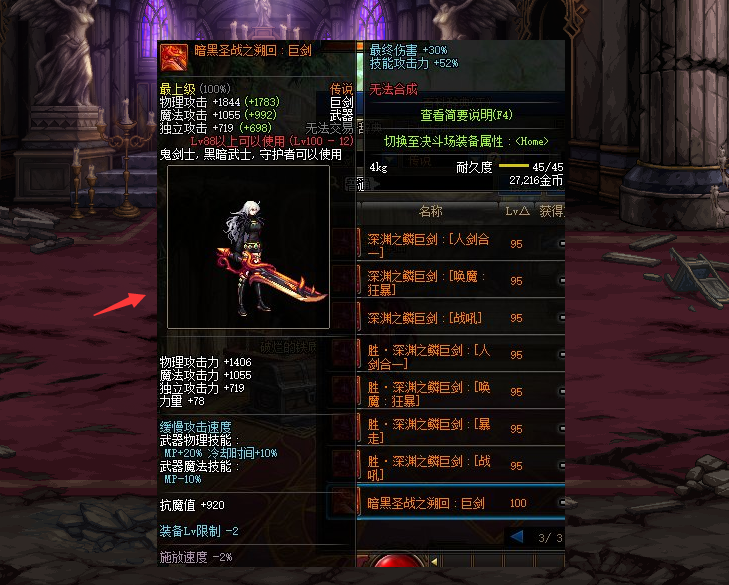Sort the list by Lv column header
The image size is (729, 585).
tap(517, 212)
